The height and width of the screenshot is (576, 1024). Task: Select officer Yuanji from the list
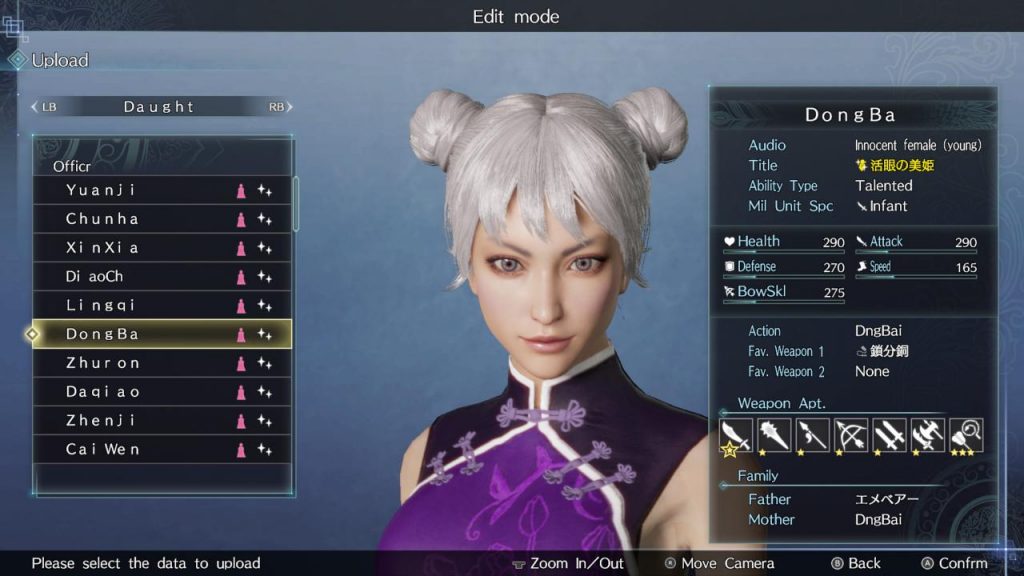162,190
